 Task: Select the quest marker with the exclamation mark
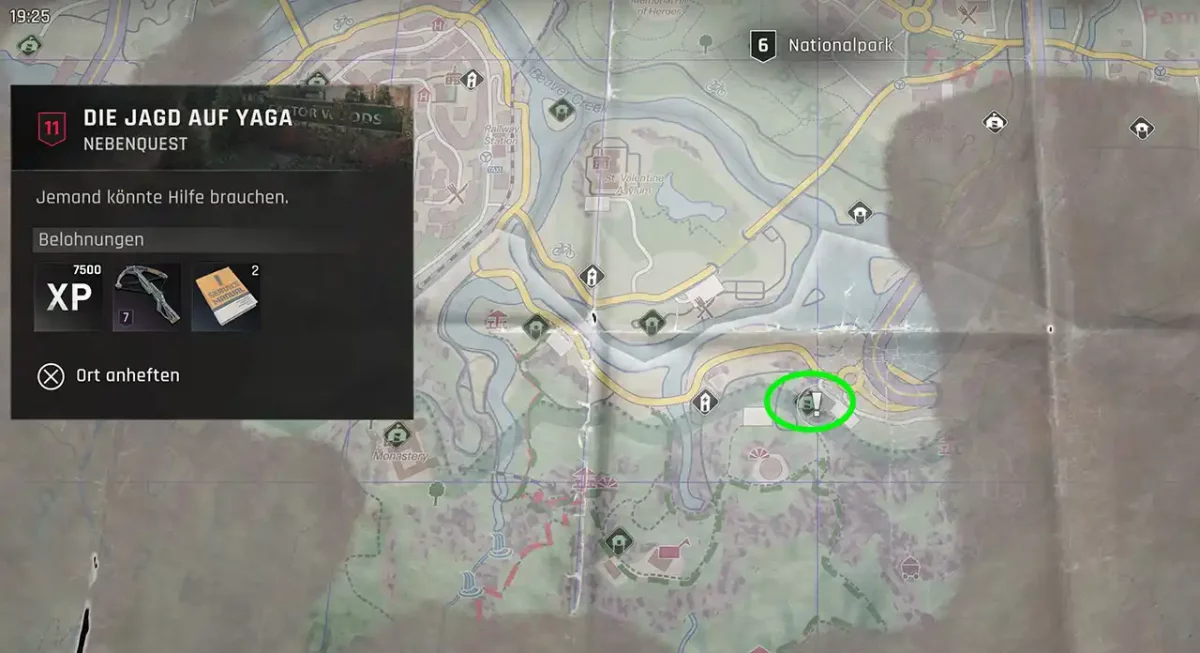click(815, 404)
